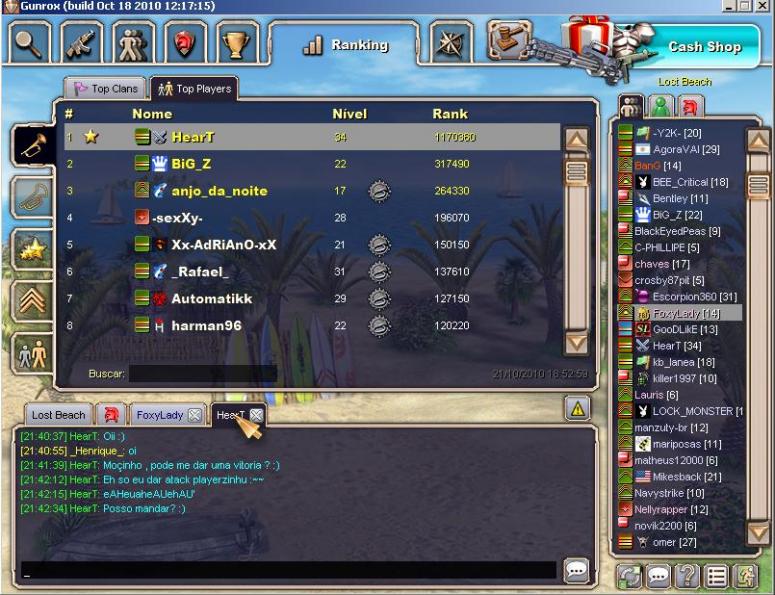Close the Gunrox window
775x595 pixels.
tap(765, 6)
